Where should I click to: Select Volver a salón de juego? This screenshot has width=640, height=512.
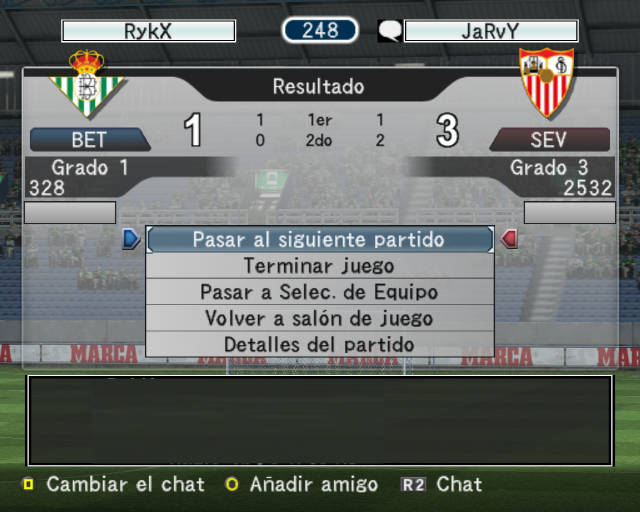[x=319, y=319]
